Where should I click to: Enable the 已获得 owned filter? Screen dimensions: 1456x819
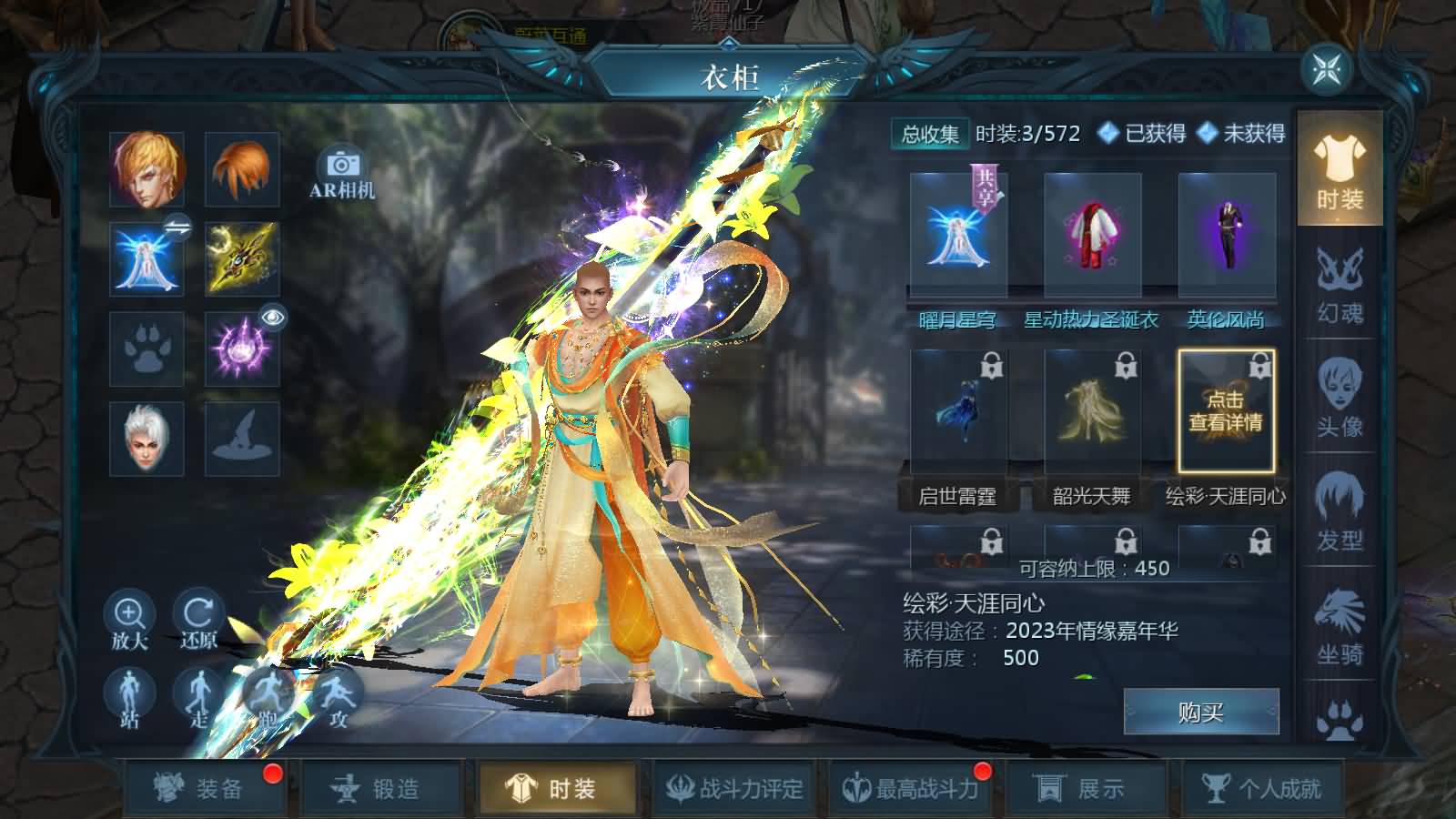pyautogui.click(x=1133, y=135)
